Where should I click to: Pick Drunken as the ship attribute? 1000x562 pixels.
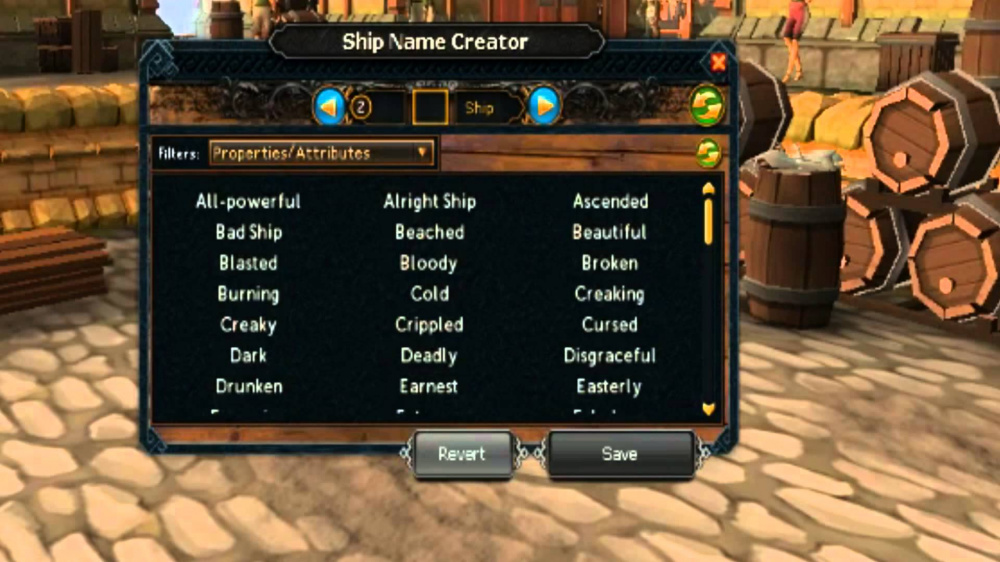pyautogui.click(x=248, y=386)
